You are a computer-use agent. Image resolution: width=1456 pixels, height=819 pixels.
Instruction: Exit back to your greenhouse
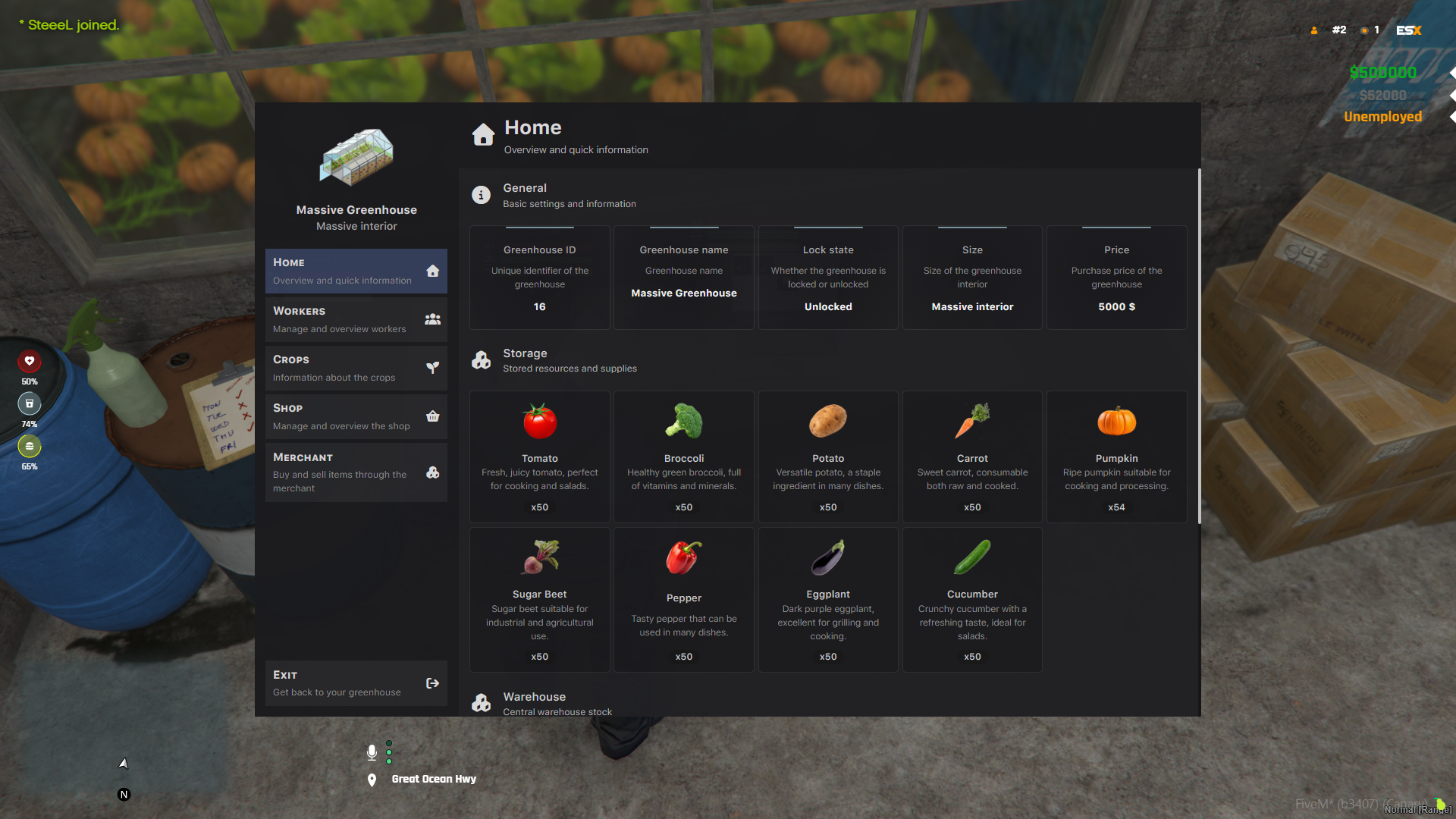tap(356, 682)
